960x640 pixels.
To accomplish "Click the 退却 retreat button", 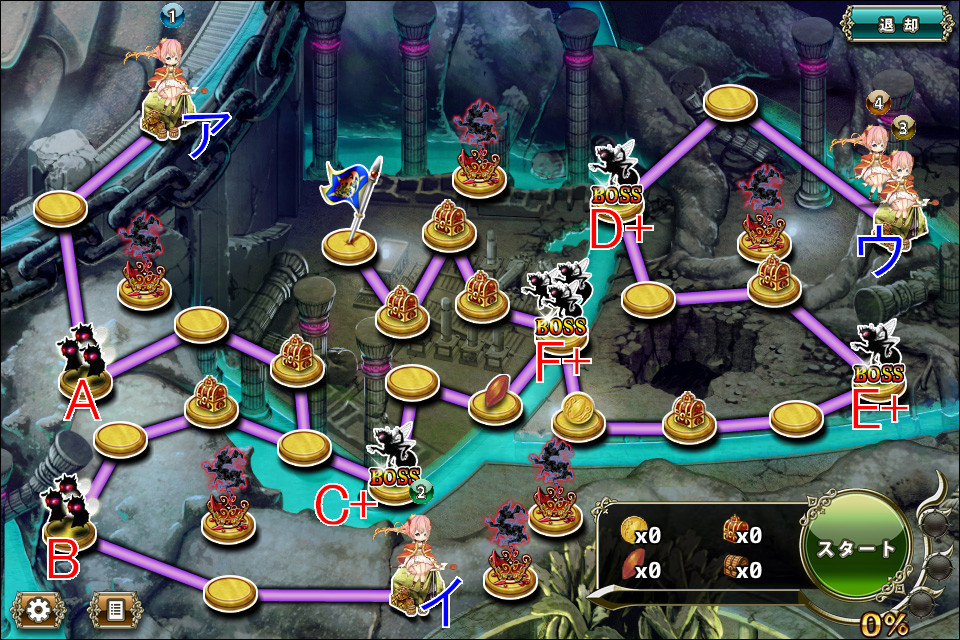I will 896,22.
